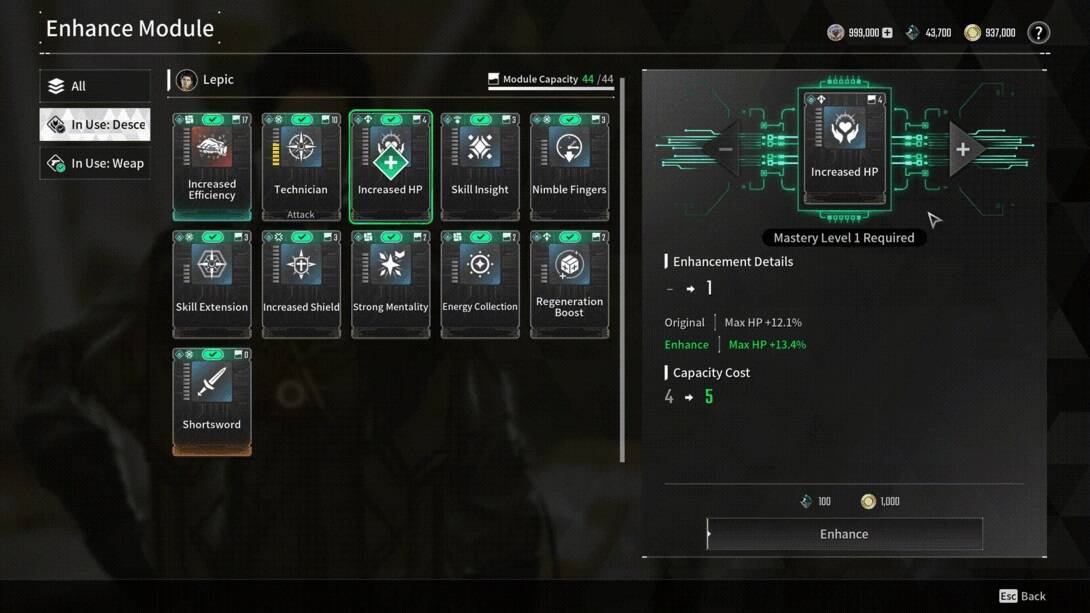Choose the Technician module card

point(301,166)
